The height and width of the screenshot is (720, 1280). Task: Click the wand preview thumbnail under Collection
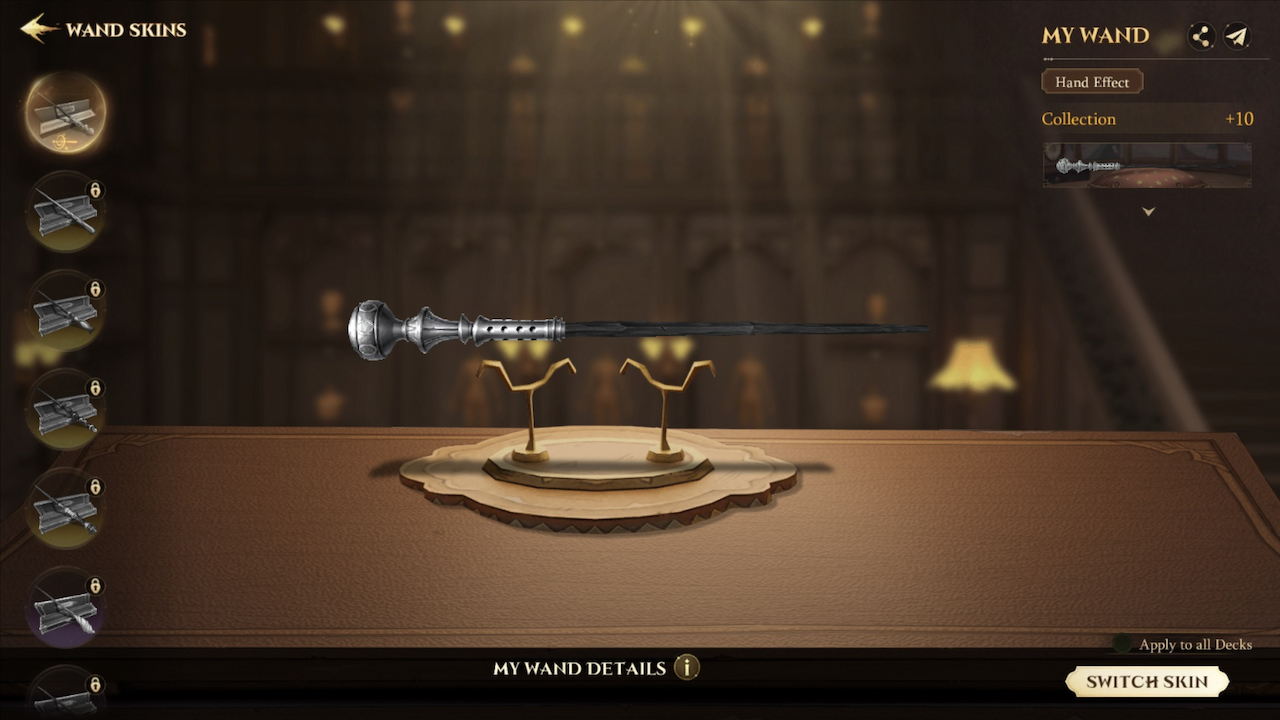(1147, 166)
